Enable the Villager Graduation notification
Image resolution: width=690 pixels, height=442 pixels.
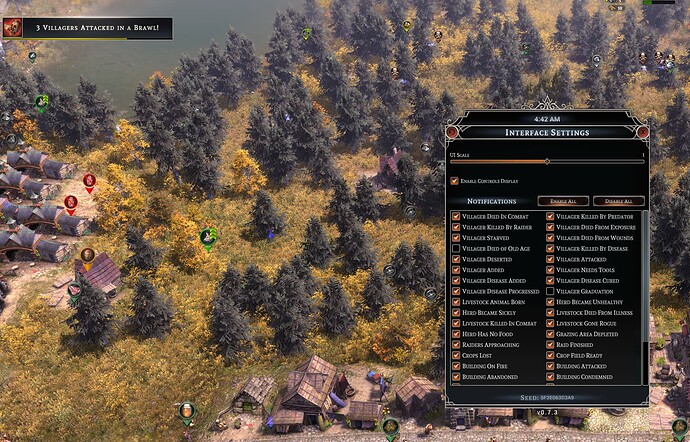[550, 291]
